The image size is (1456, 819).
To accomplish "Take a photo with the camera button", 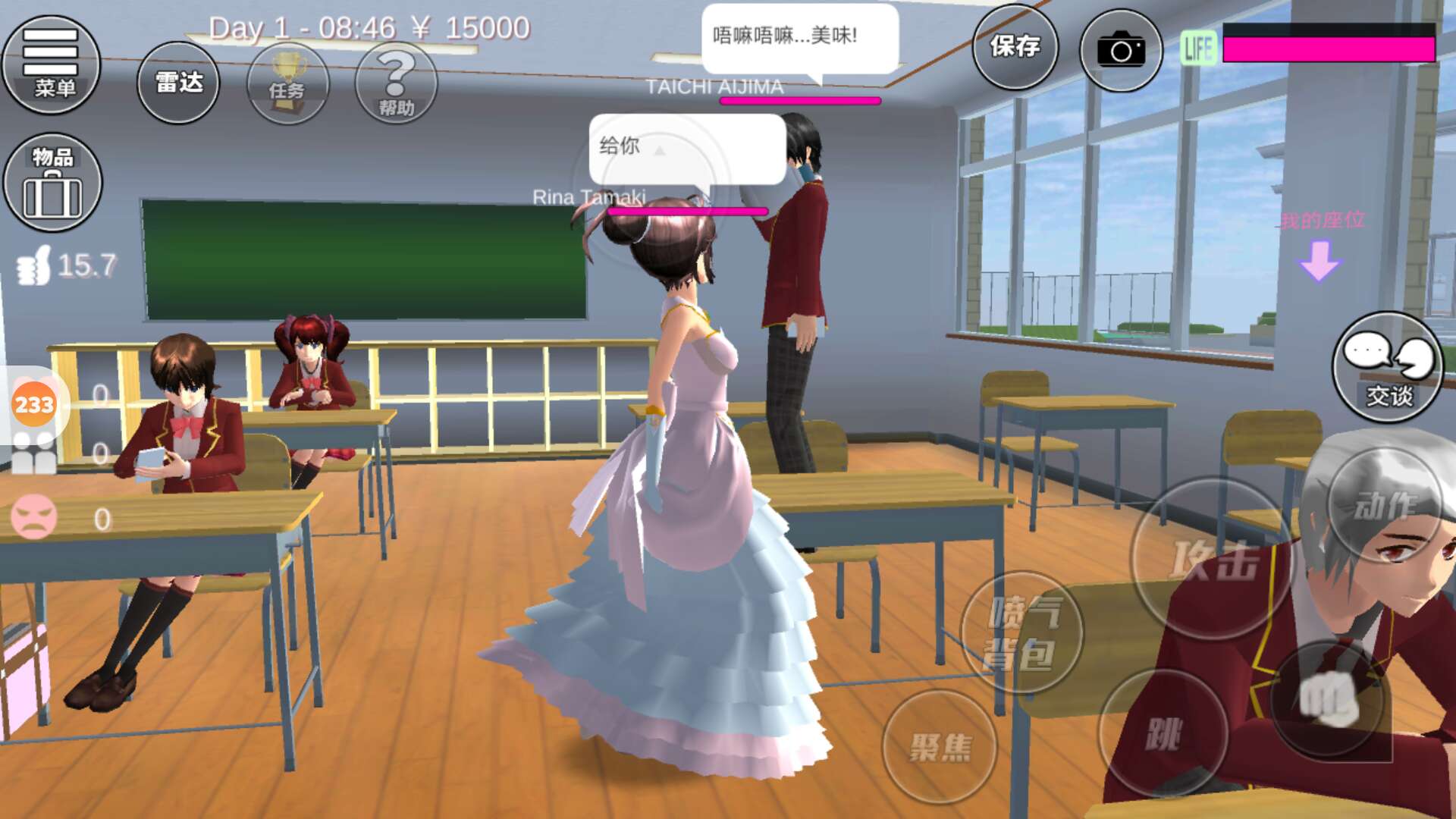I will 1121,50.
